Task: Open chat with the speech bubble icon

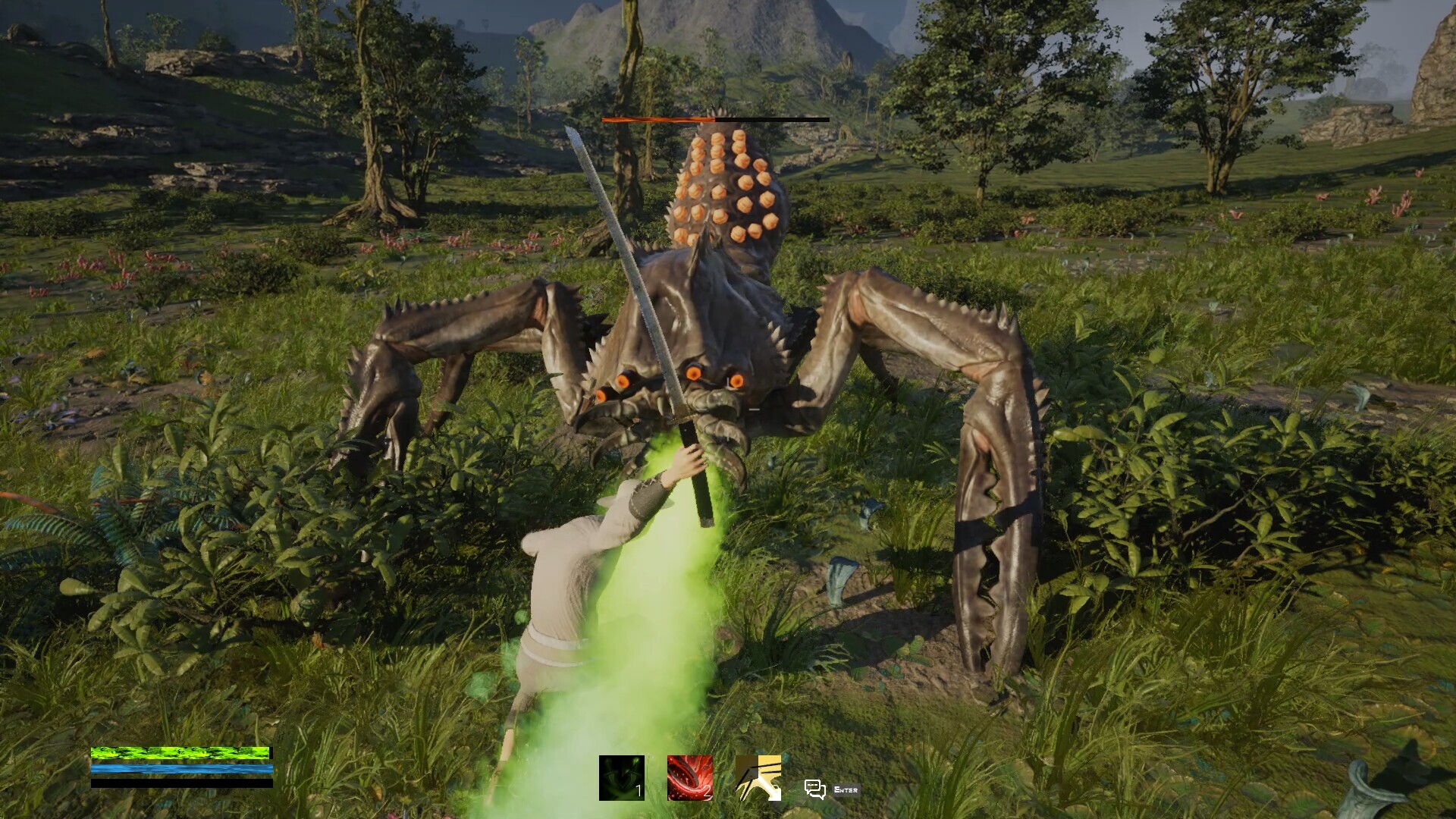Action: [x=814, y=789]
